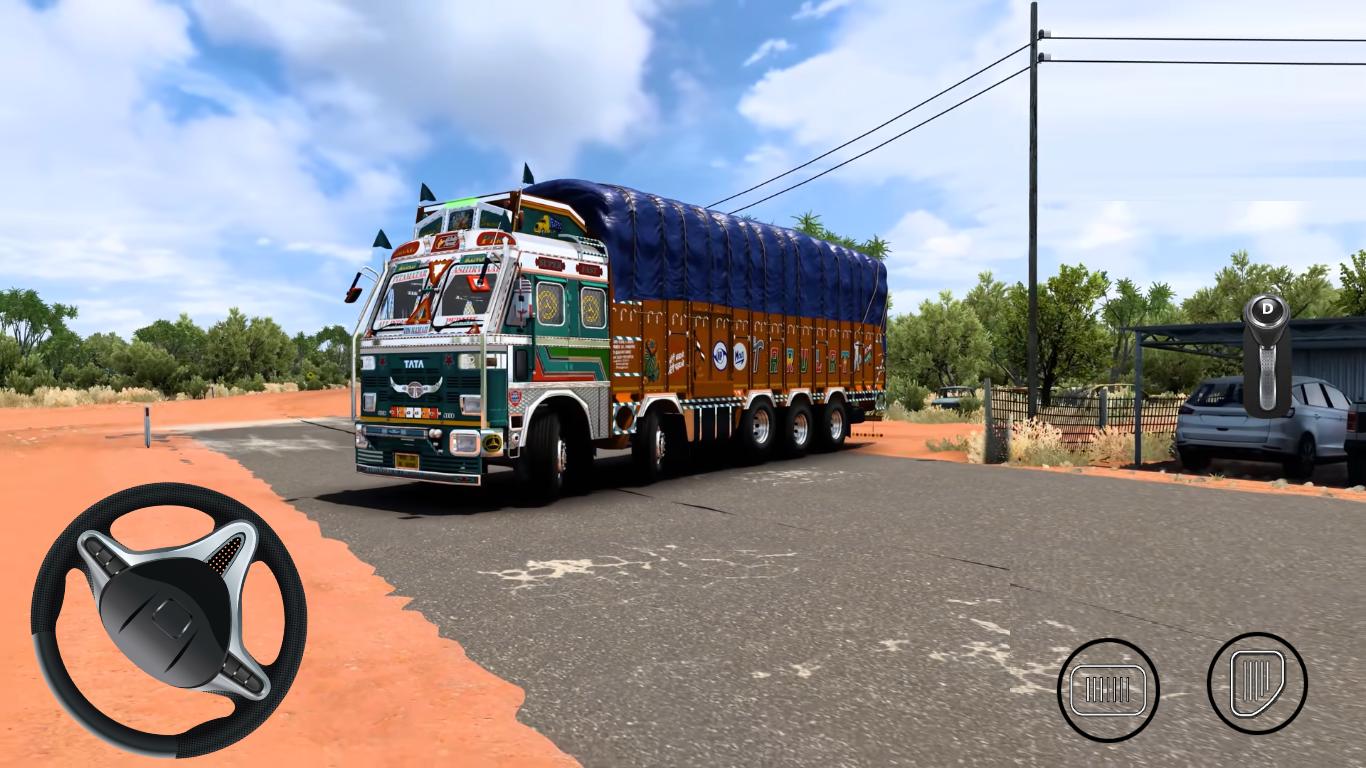Select the decorated TATA truck cab
The height and width of the screenshot is (768, 1366).
(460, 330)
